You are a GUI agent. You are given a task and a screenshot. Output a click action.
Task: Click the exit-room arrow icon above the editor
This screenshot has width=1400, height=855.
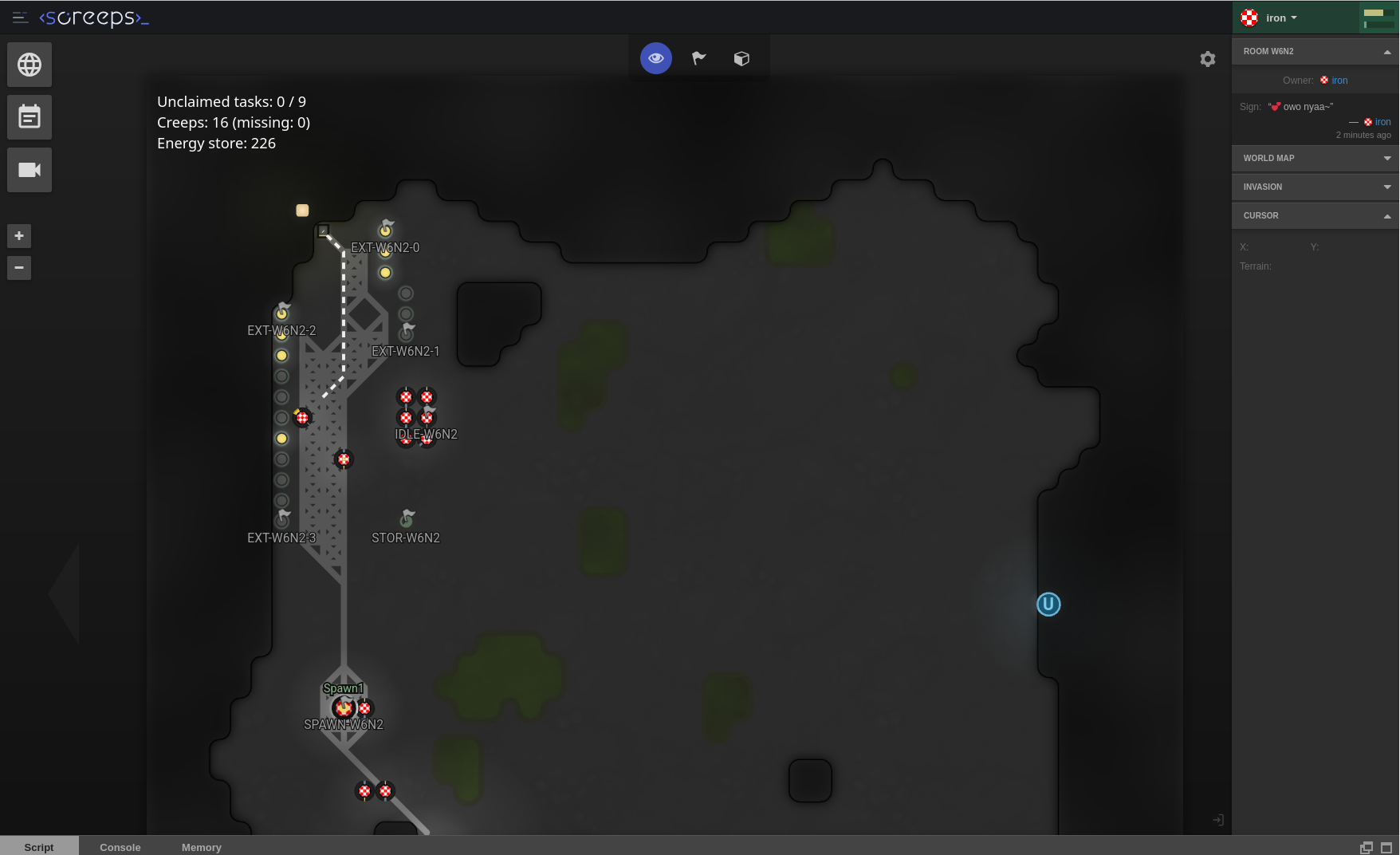coord(1218,819)
